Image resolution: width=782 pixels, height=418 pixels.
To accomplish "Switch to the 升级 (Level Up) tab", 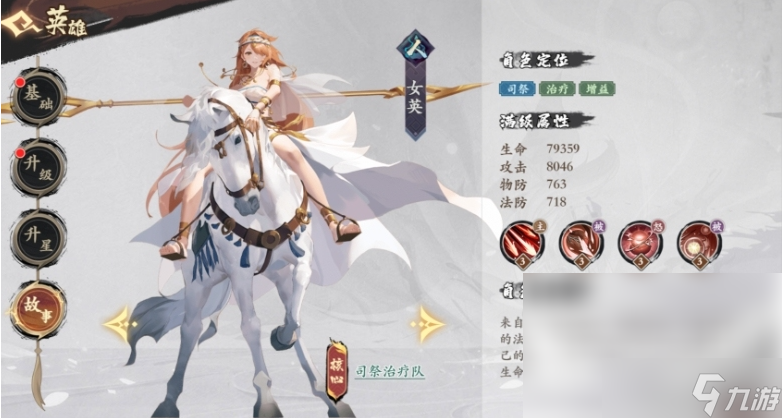I will 38,167.
